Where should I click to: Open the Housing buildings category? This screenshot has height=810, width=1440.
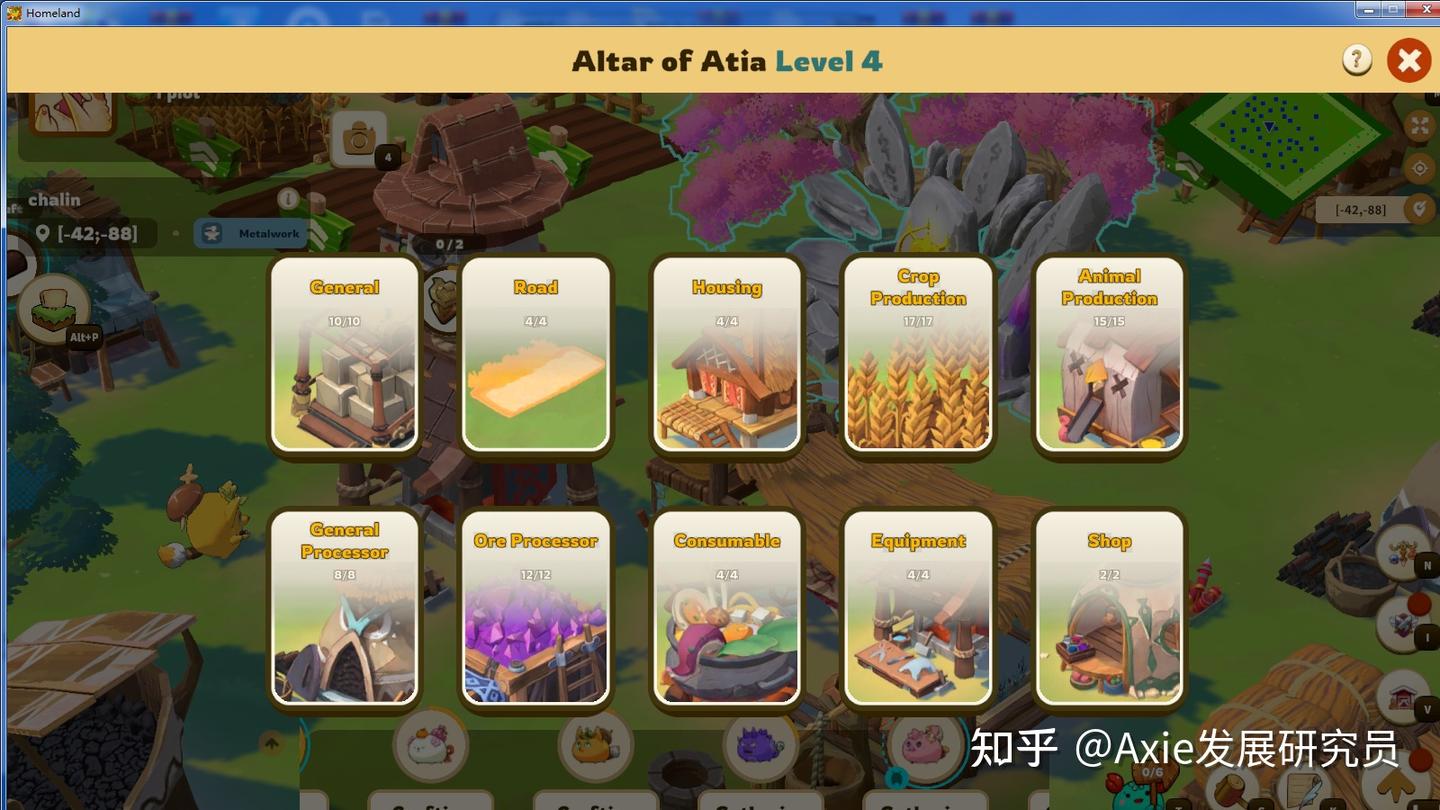coord(727,355)
